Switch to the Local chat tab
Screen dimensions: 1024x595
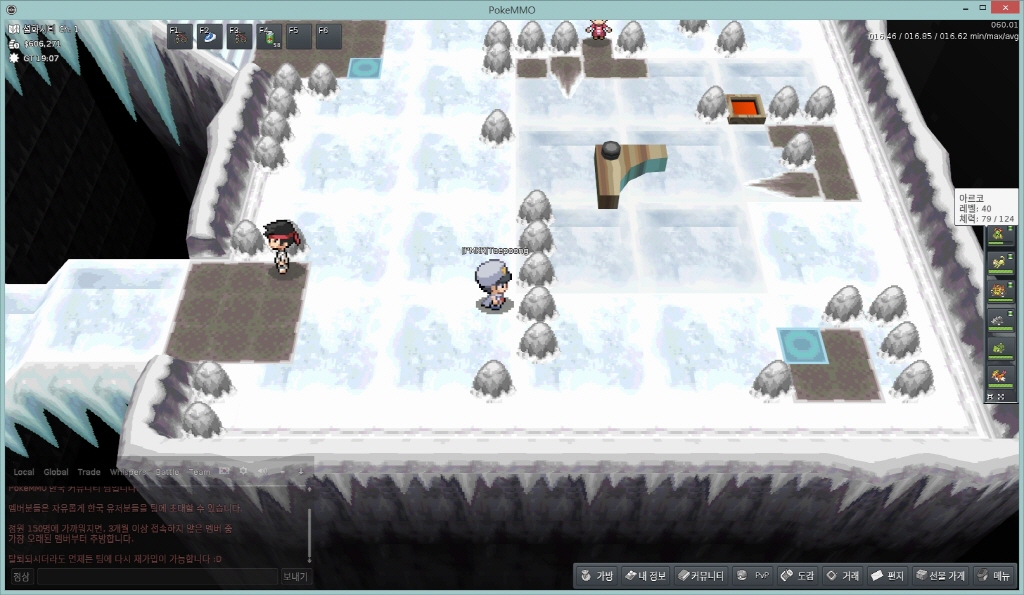[x=24, y=472]
